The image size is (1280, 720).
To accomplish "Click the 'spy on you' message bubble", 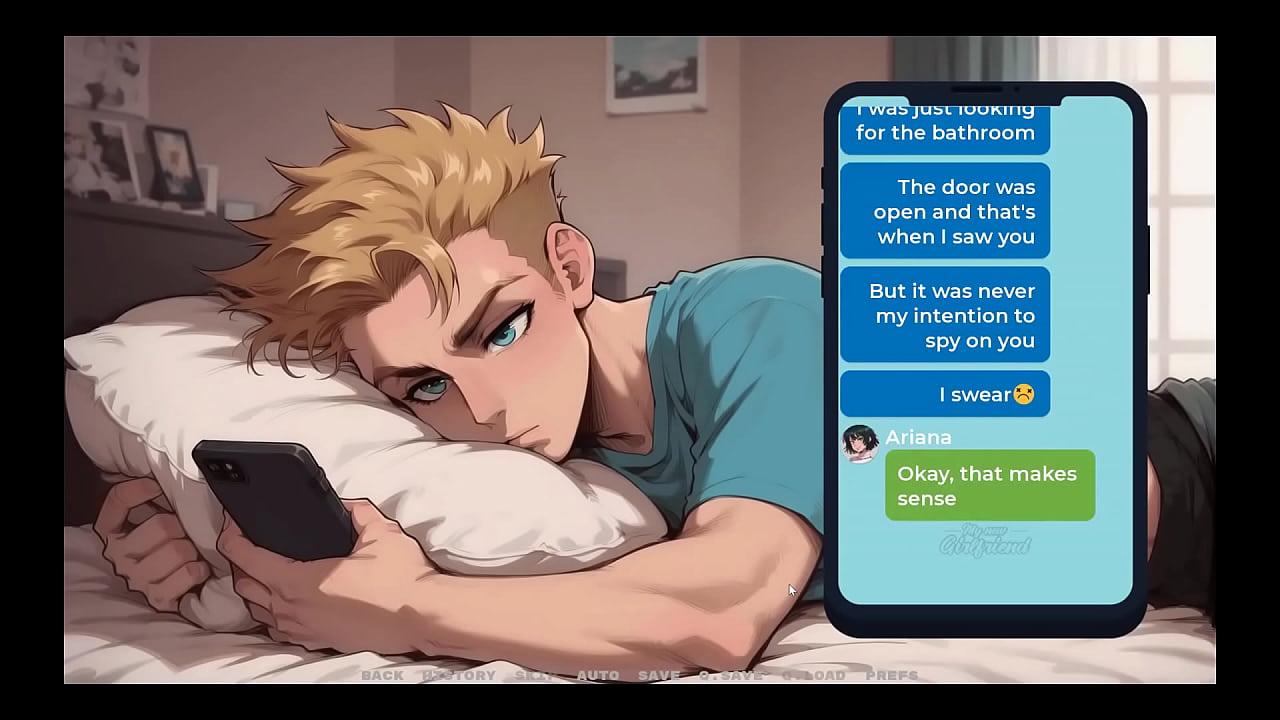I will tap(945, 315).
